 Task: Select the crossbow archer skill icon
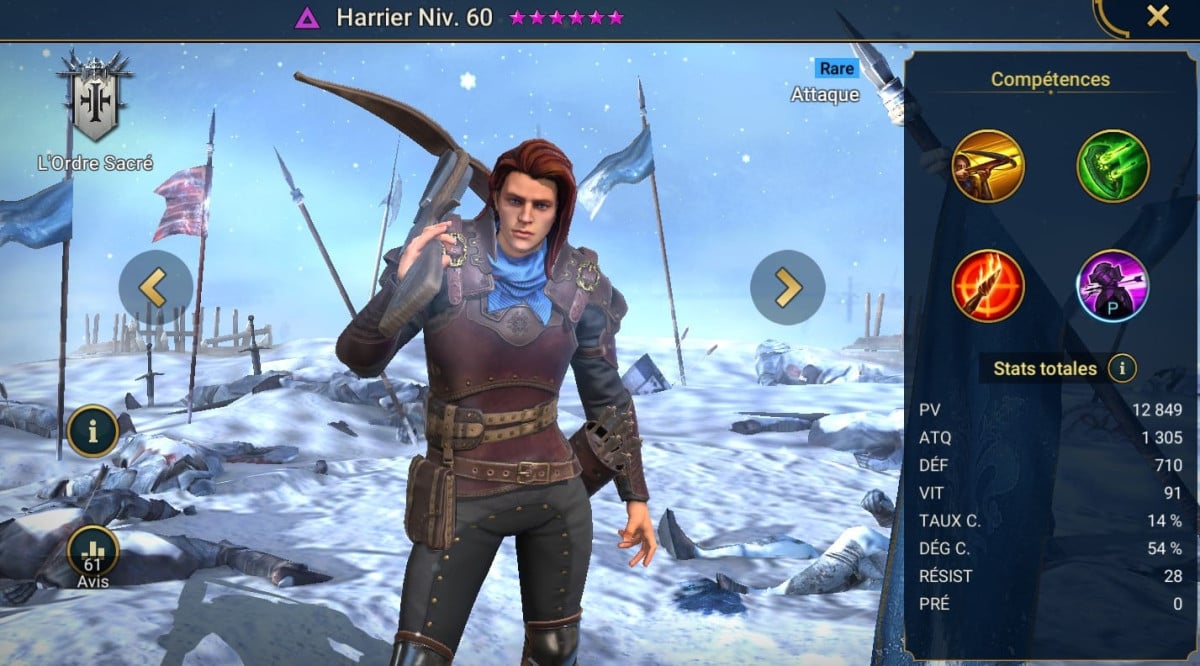pyautogui.click(x=987, y=166)
